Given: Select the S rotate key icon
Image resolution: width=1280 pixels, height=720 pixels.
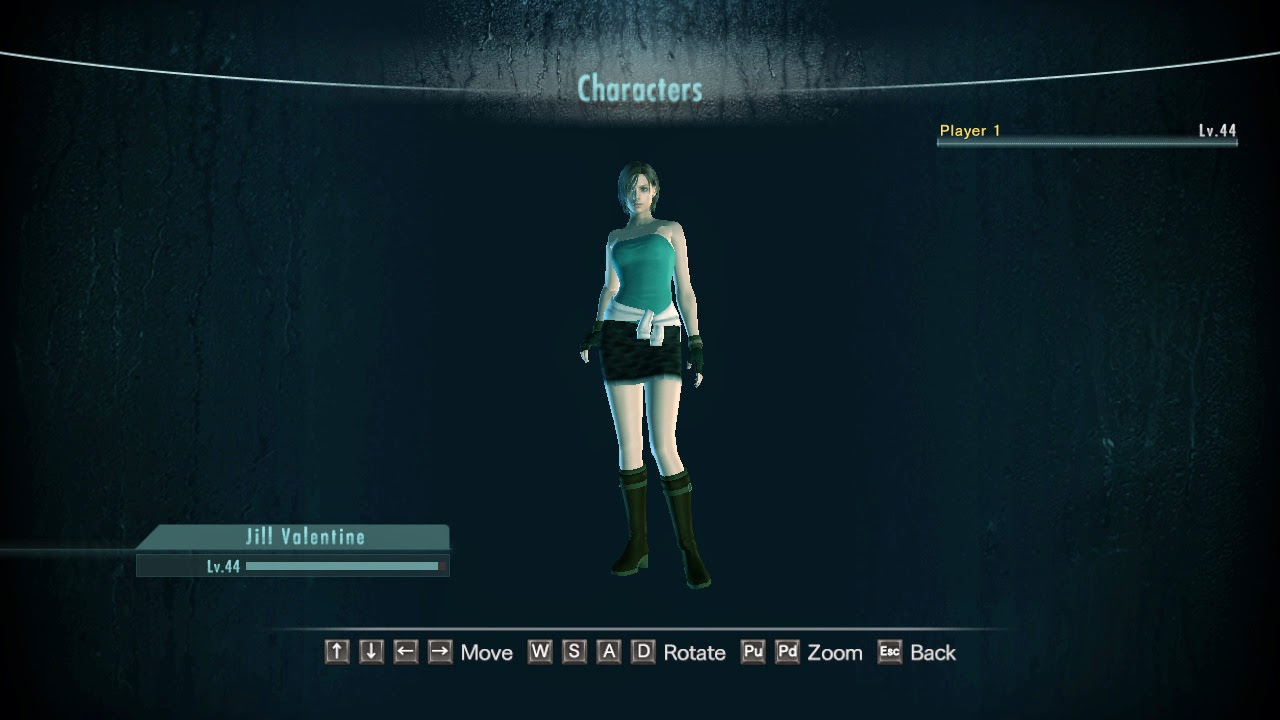Looking at the screenshot, I should (x=573, y=652).
